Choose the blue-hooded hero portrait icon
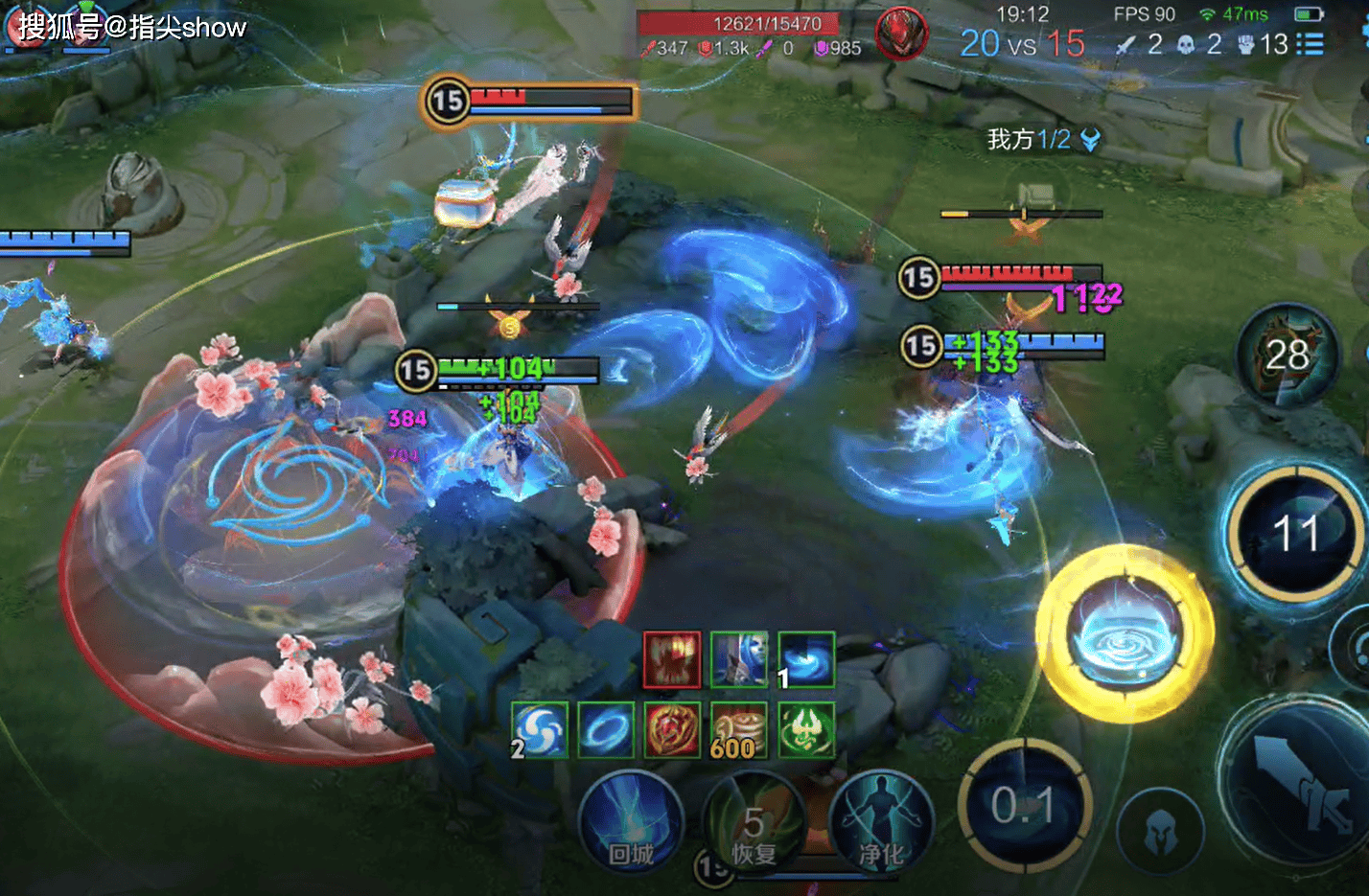This screenshot has height=896, width=1369. 739,660
